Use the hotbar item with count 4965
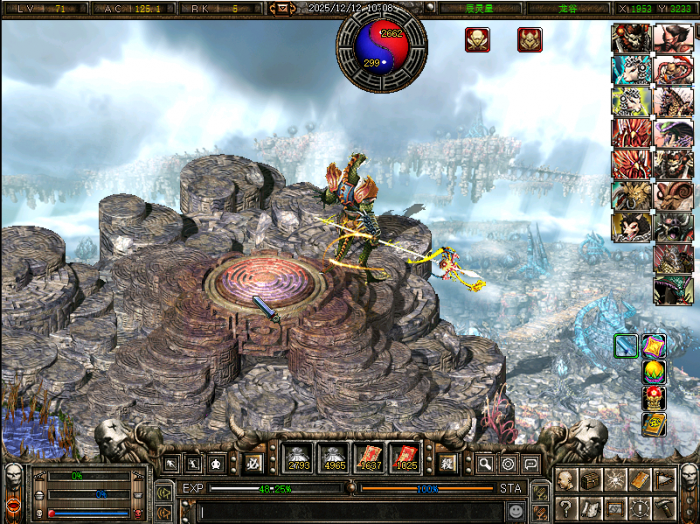This screenshot has height=524, width=700. point(333,458)
